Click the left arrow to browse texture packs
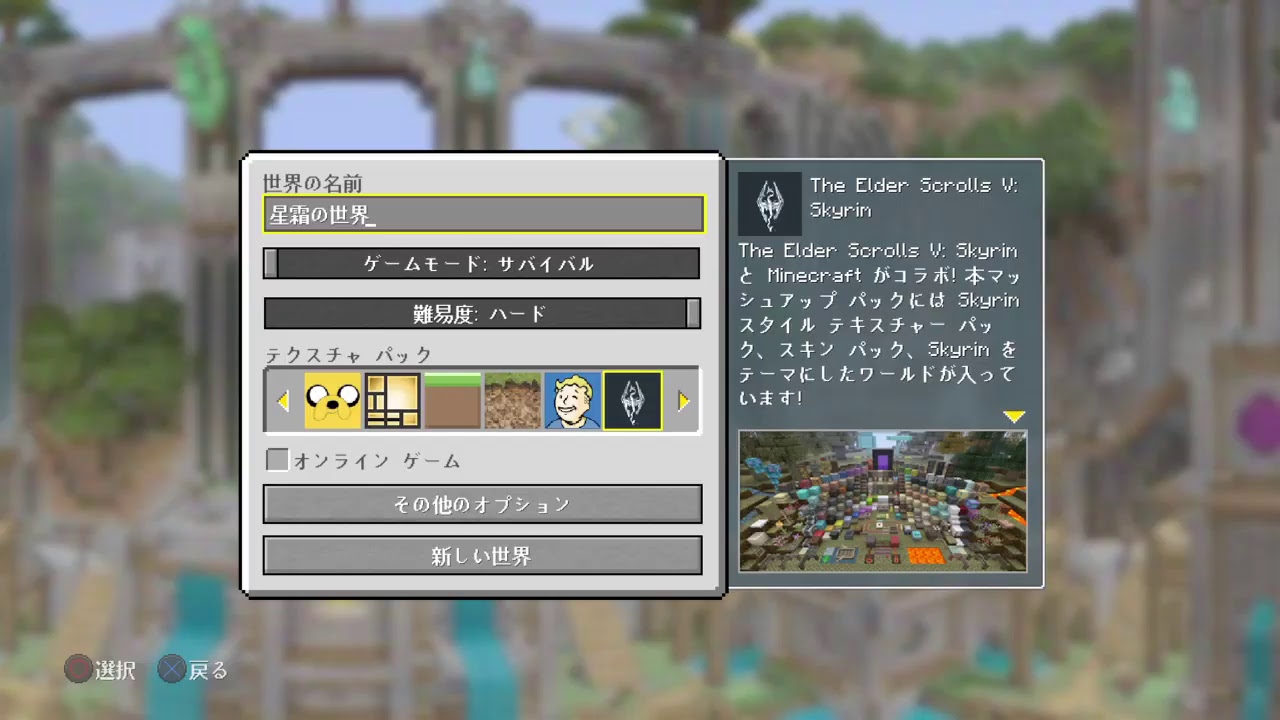Image resolution: width=1280 pixels, height=720 pixels. [x=282, y=400]
